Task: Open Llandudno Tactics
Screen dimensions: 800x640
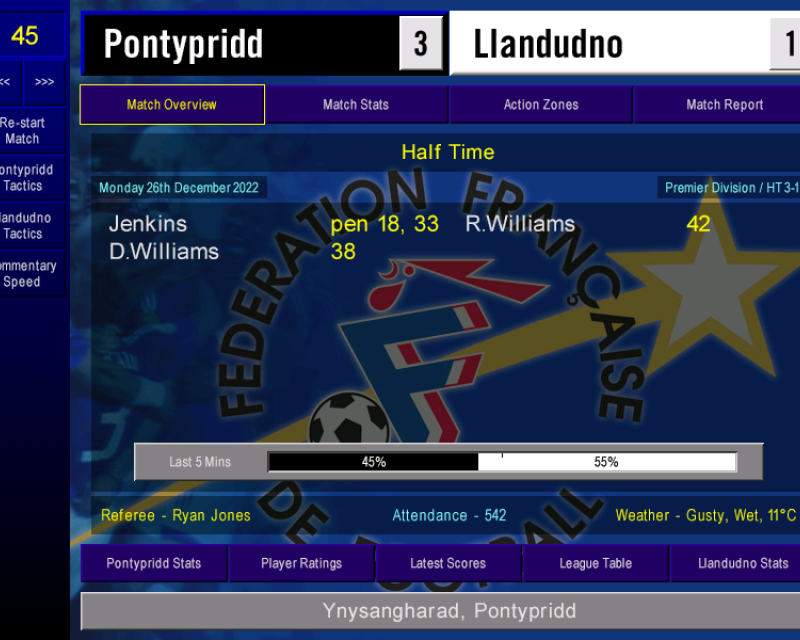Action: [x=24, y=226]
